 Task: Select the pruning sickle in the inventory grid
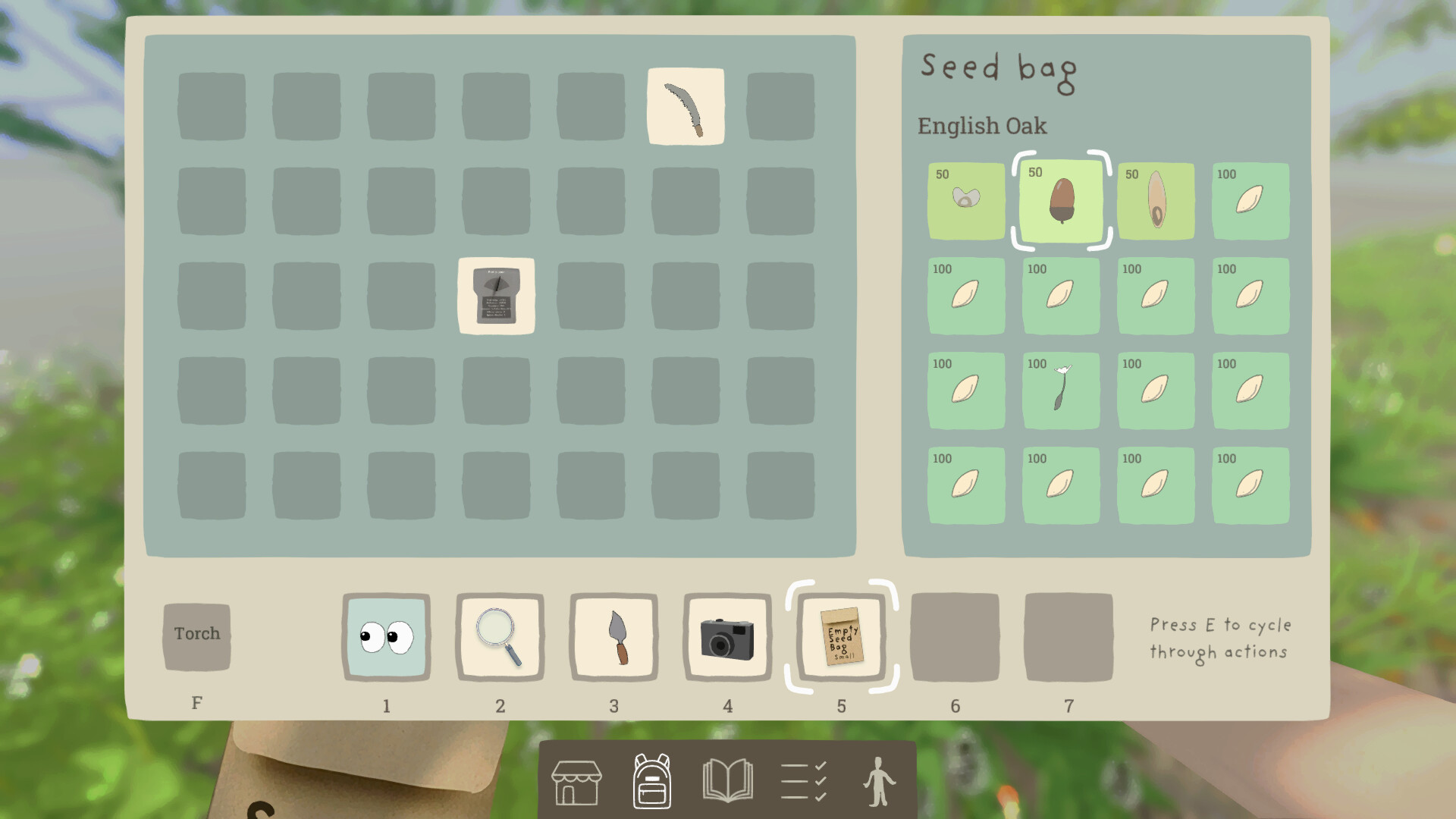coord(686,106)
